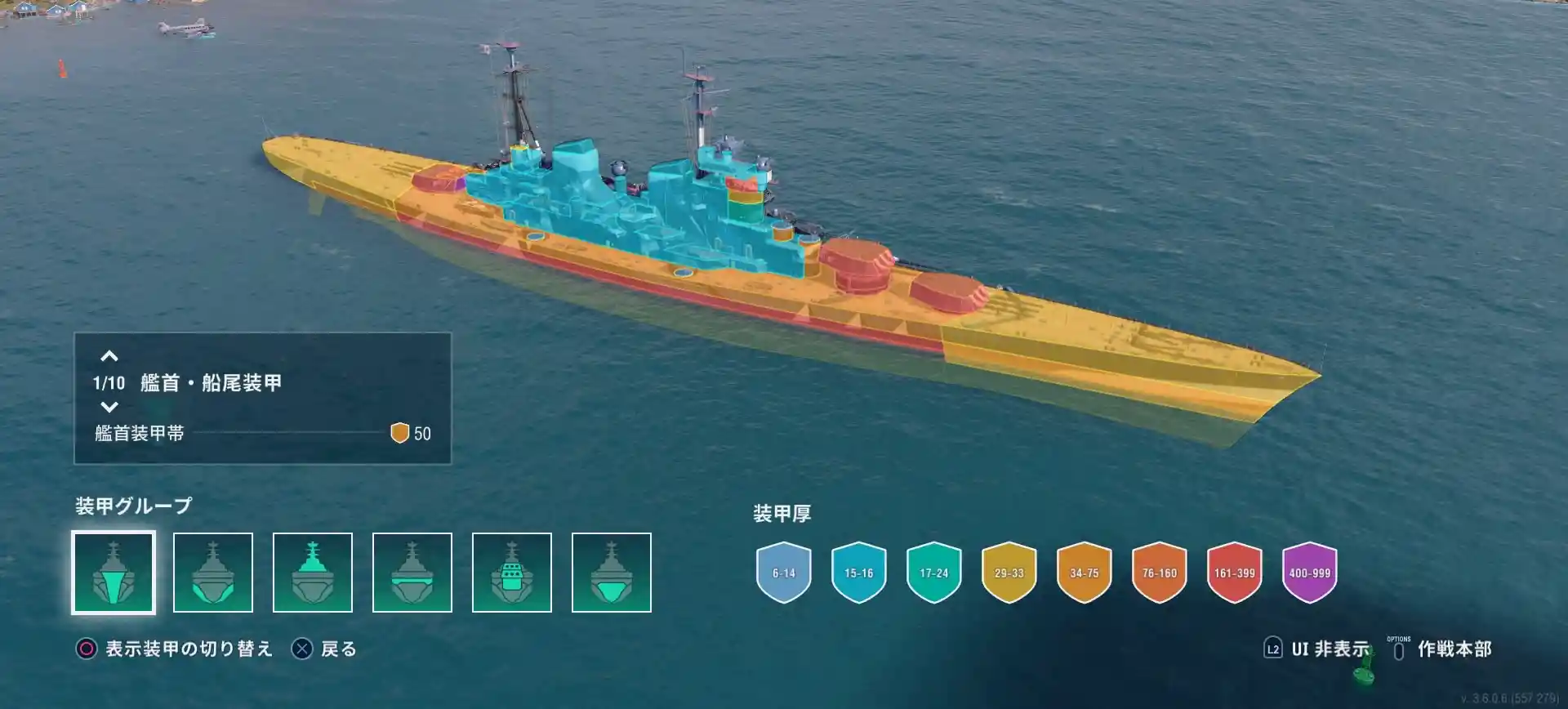Select the superstructure armor group icon
1568x709 pixels.
pos(510,572)
